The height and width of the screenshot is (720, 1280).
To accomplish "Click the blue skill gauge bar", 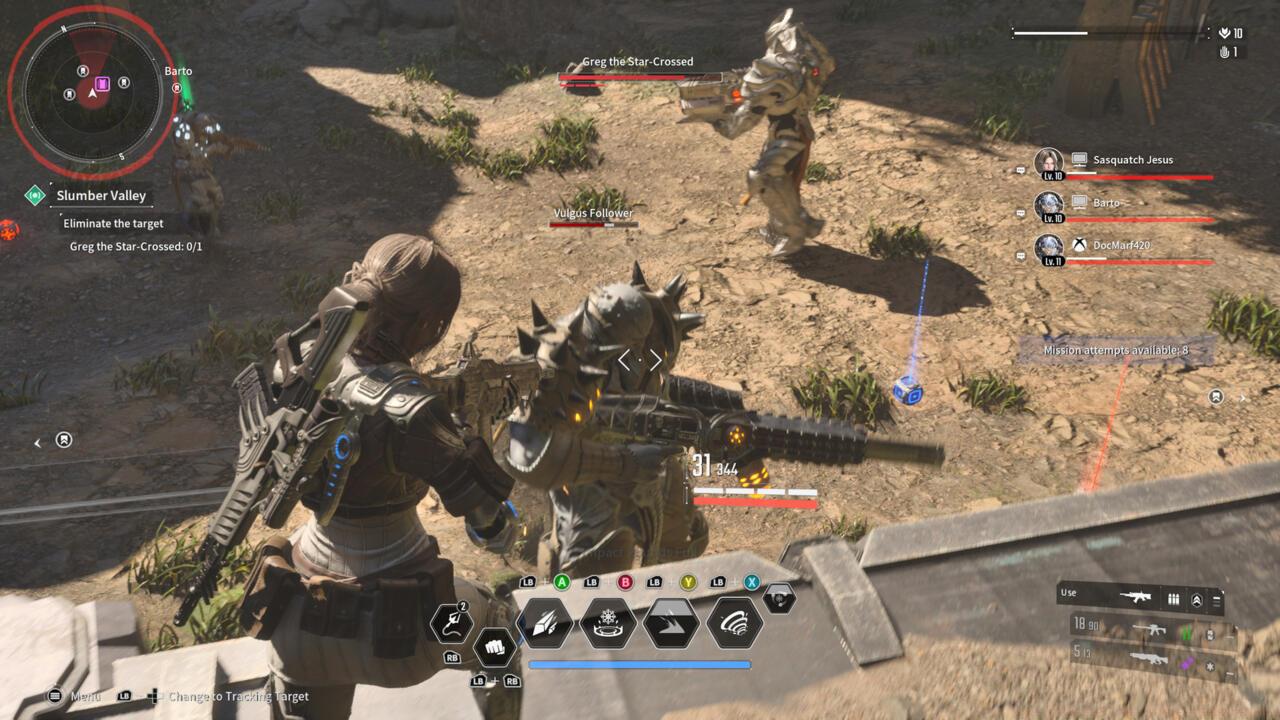I will [x=640, y=664].
